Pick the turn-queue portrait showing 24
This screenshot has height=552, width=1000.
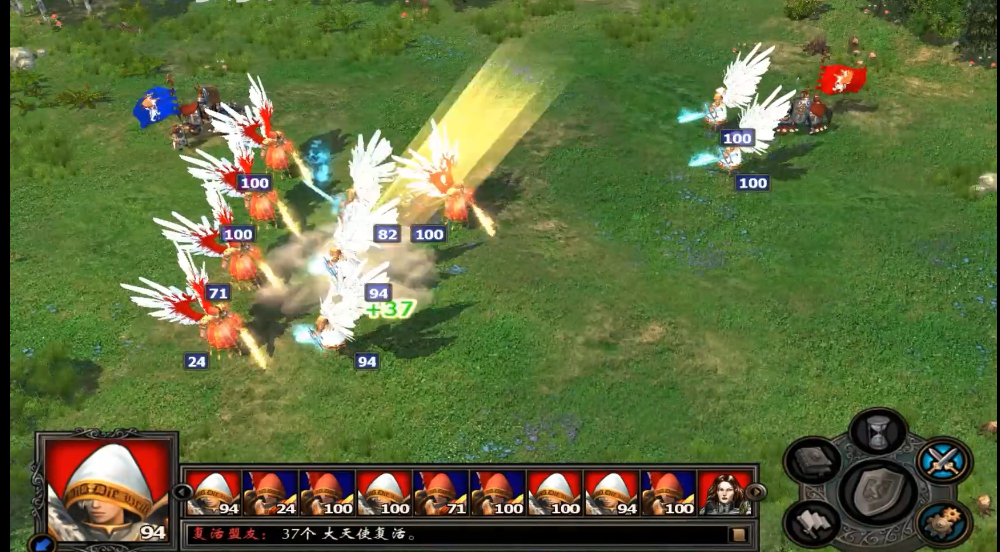[271, 493]
